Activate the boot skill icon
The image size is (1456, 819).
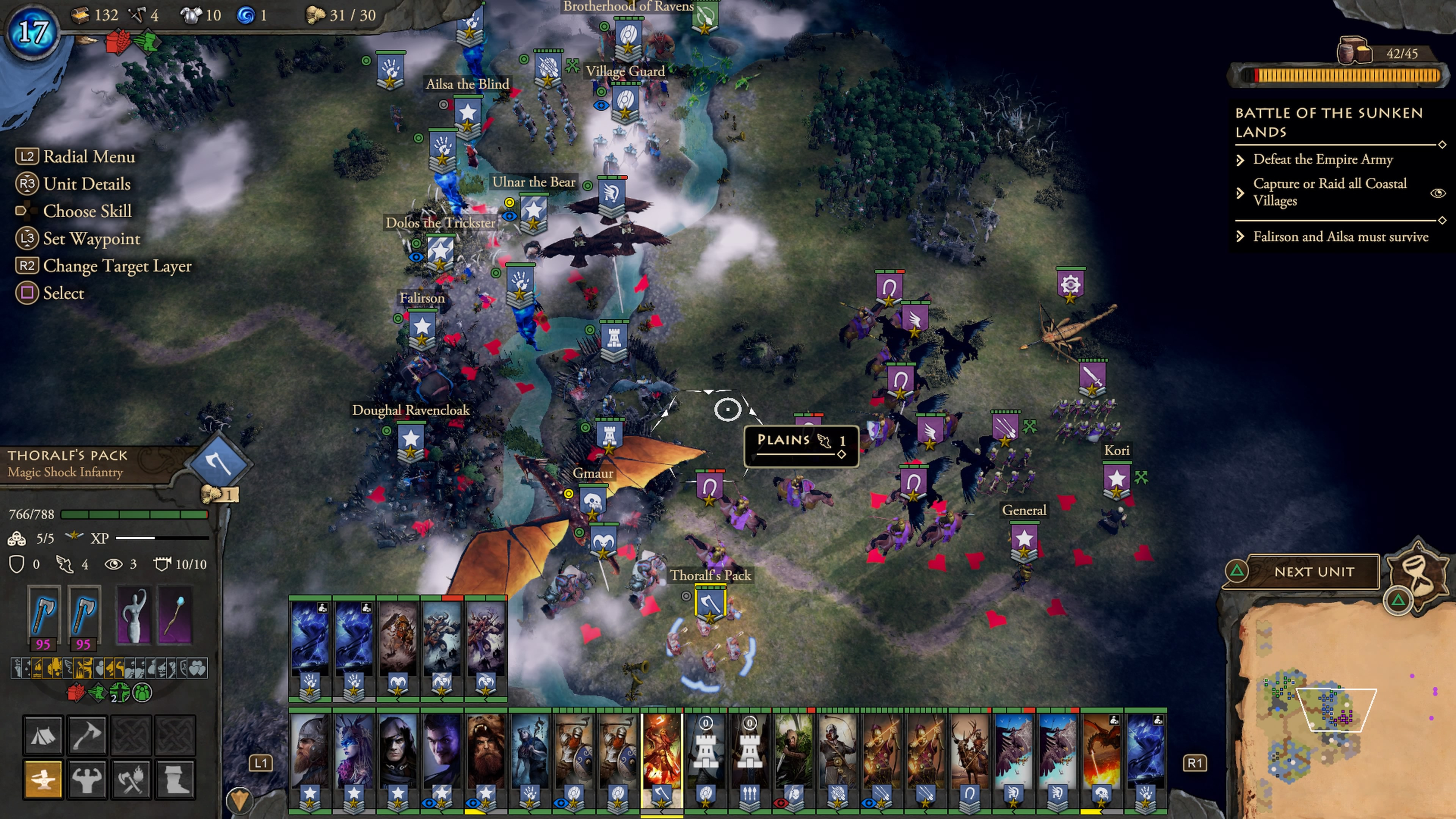coord(175,779)
